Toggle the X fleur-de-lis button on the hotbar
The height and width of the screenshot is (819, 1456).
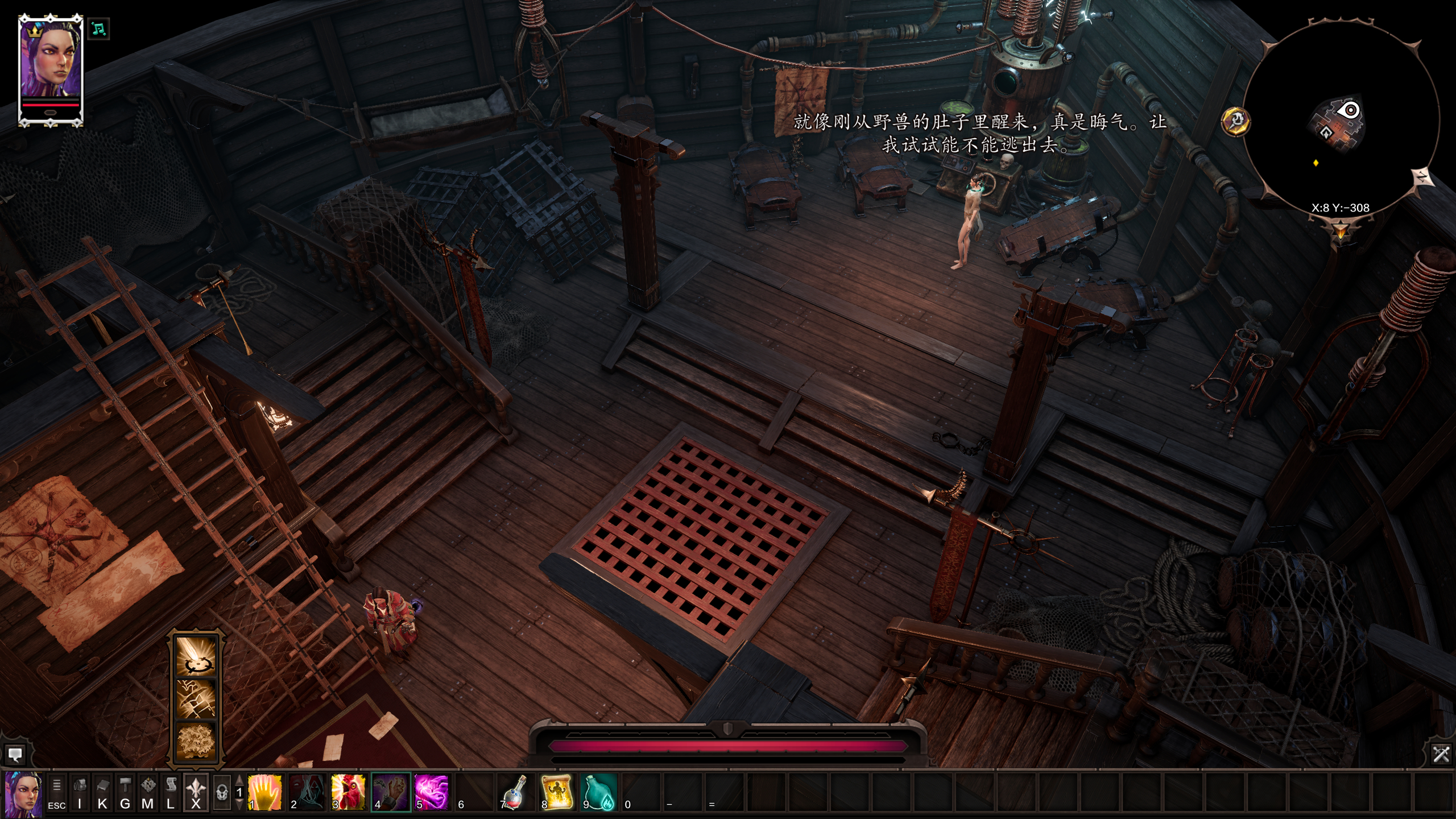coord(196,792)
